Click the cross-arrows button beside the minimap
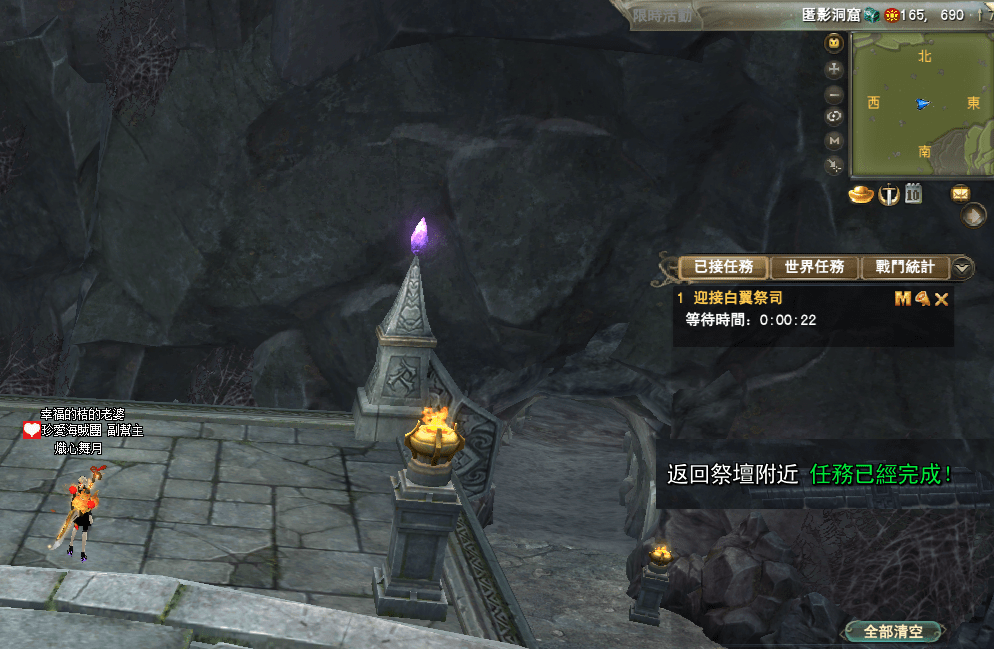 [834, 69]
